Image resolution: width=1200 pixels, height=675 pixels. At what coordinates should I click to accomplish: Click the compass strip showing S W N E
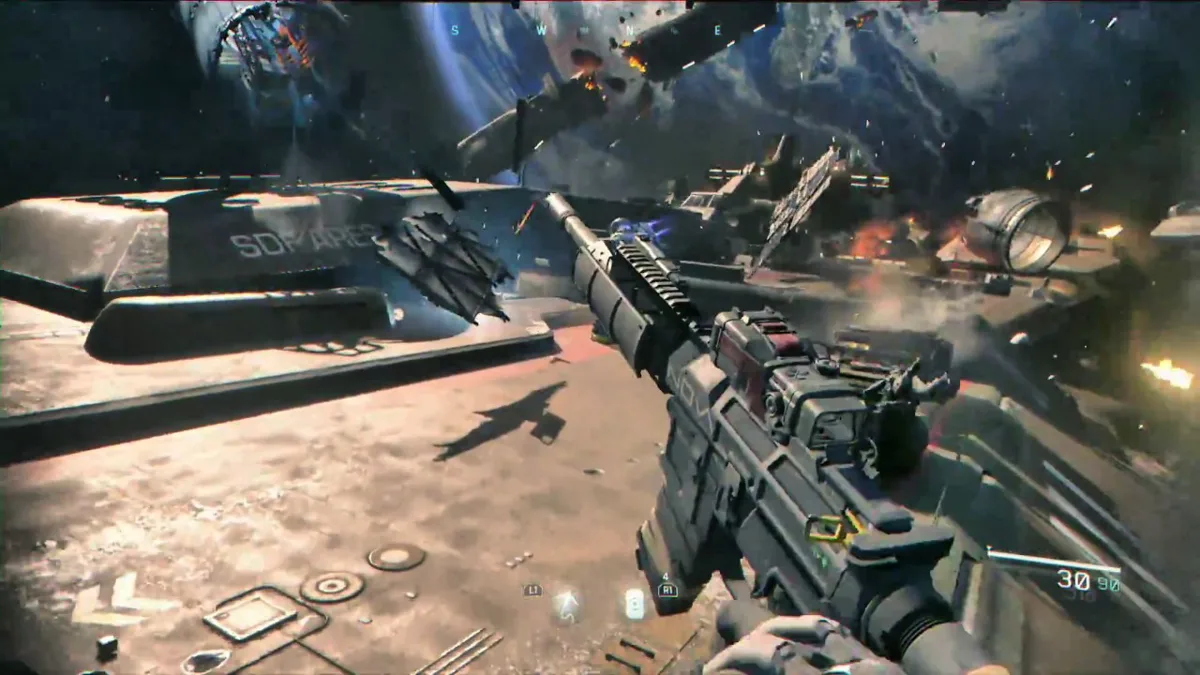585,30
